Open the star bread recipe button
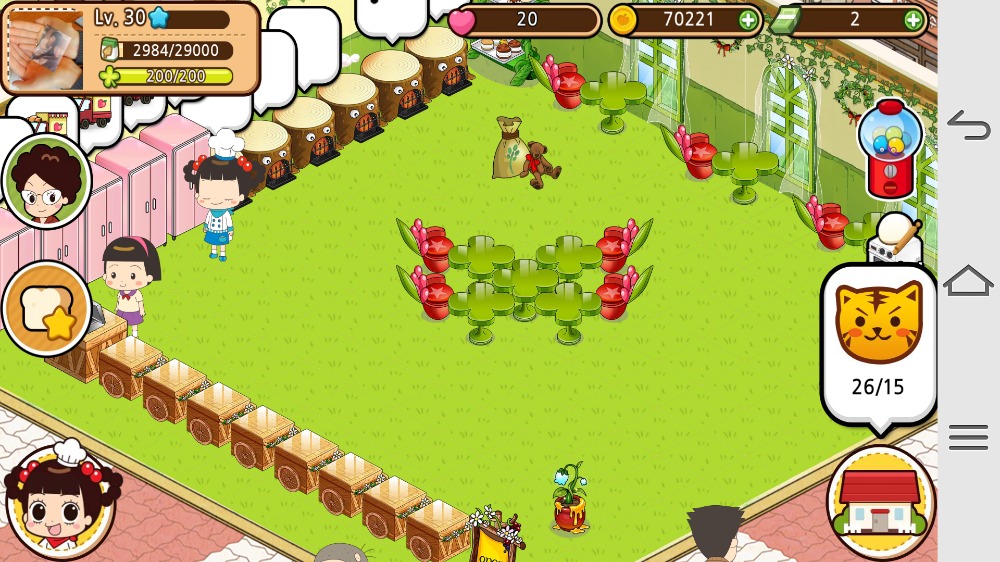This screenshot has height=562, width=1000. click(x=47, y=309)
